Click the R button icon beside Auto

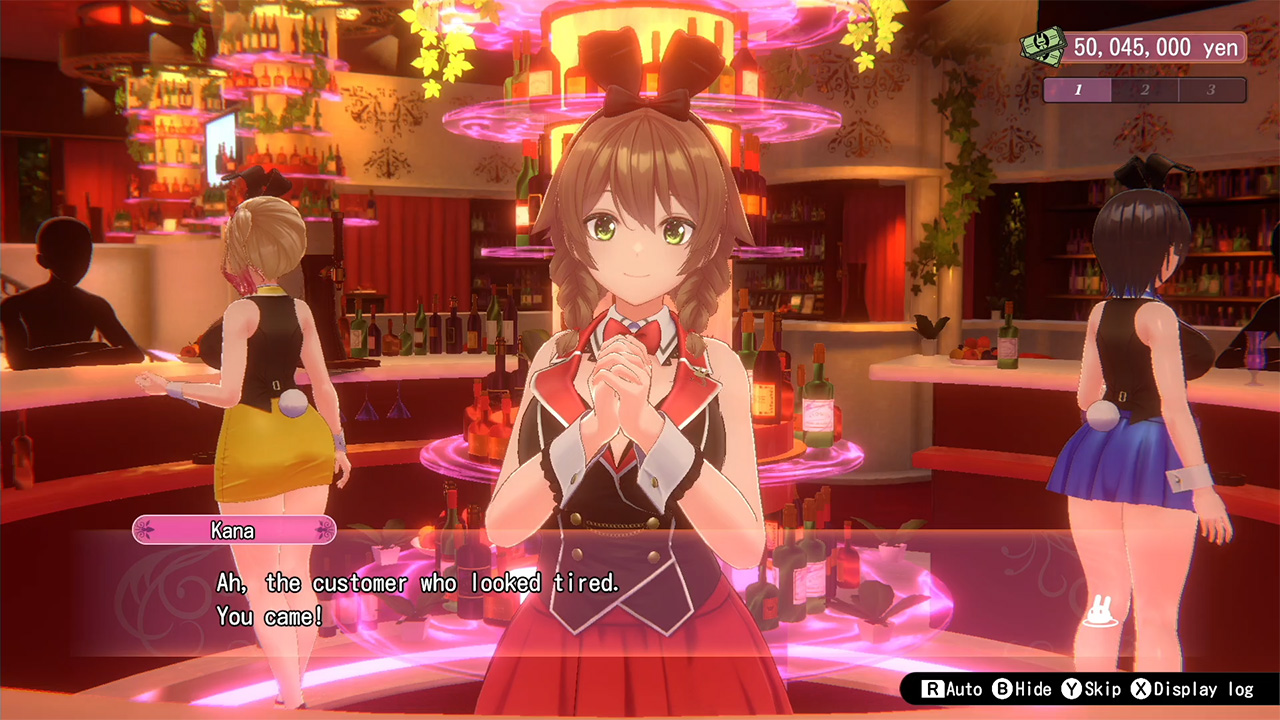(934, 688)
